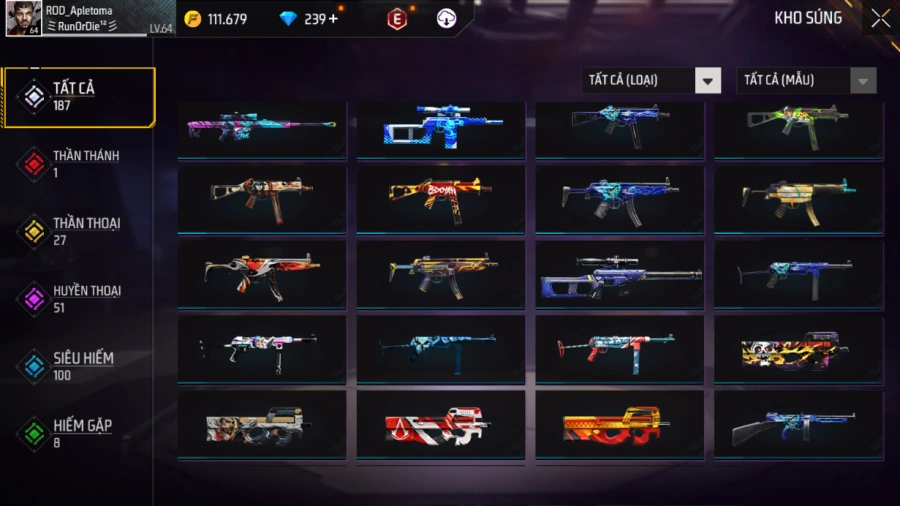Open the Thần Thoại rarity tab
Viewport: 900px width, 506px height.
coord(78,231)
